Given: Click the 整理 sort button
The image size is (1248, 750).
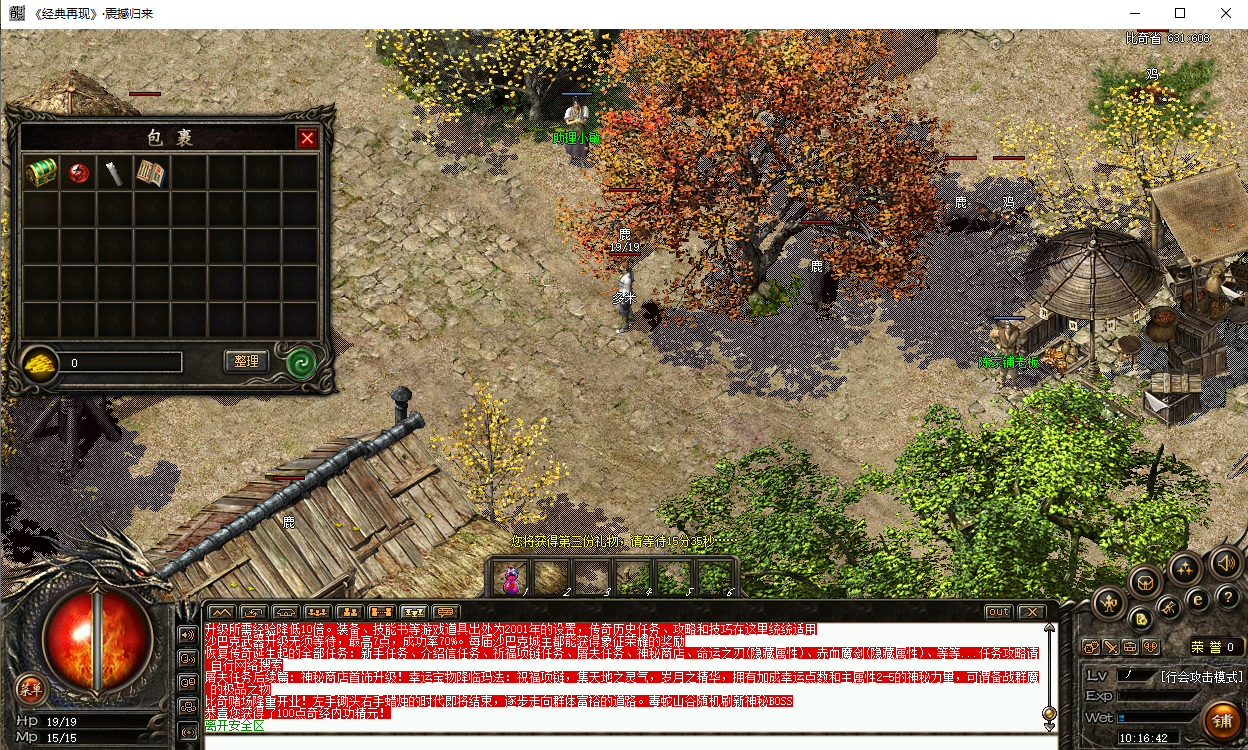Looking at the screenshot, I should click(x=246, y=361).
